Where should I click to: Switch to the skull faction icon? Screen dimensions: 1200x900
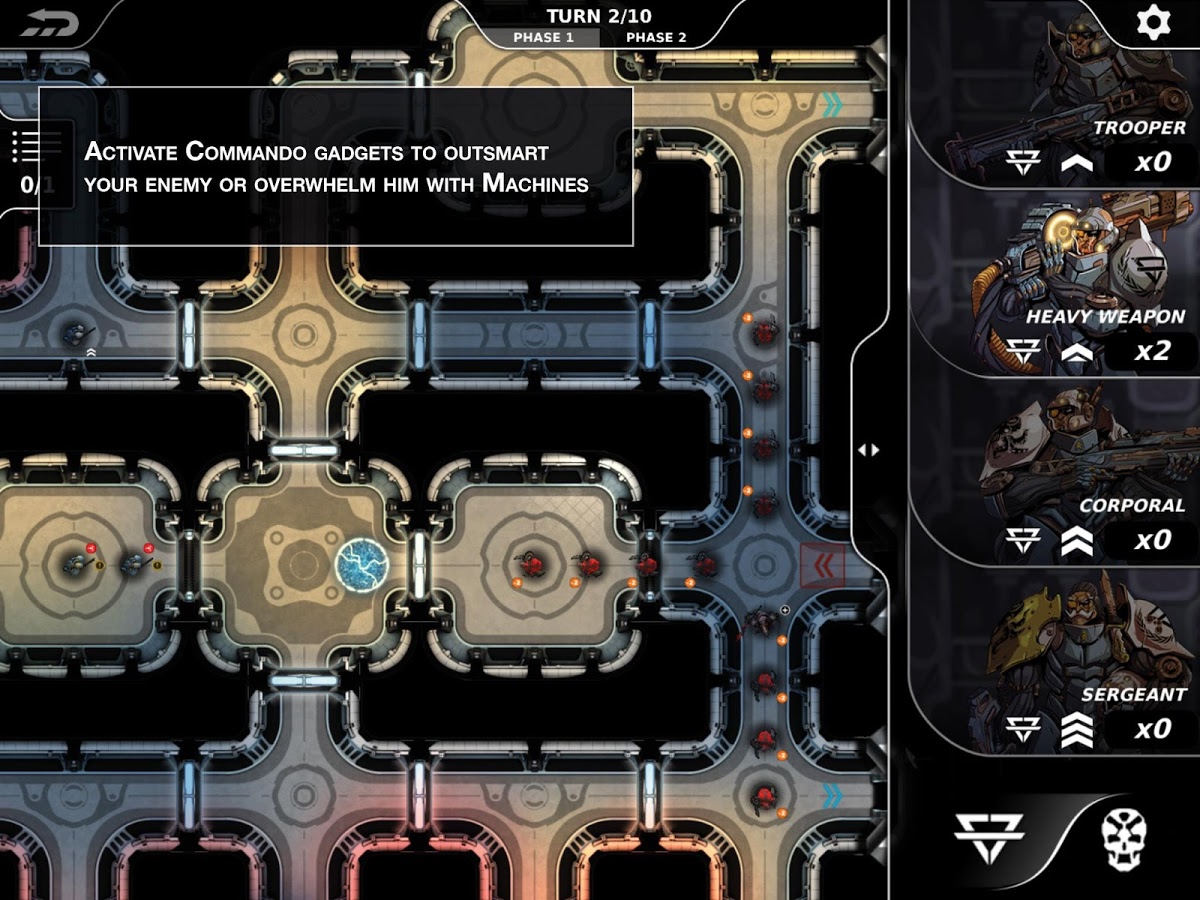click(1124, 837)
